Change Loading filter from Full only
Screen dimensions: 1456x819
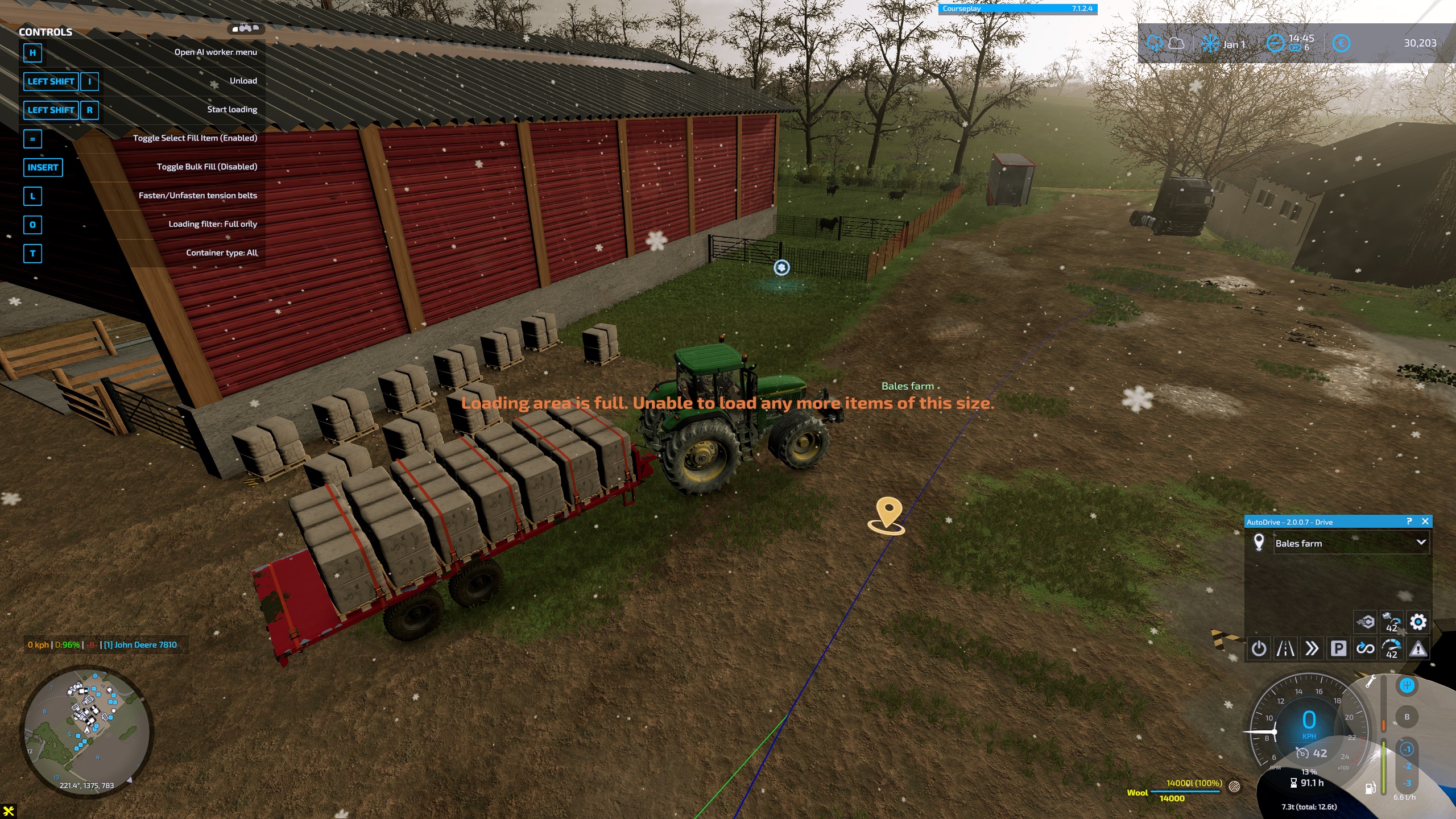(x=213, y=224)
